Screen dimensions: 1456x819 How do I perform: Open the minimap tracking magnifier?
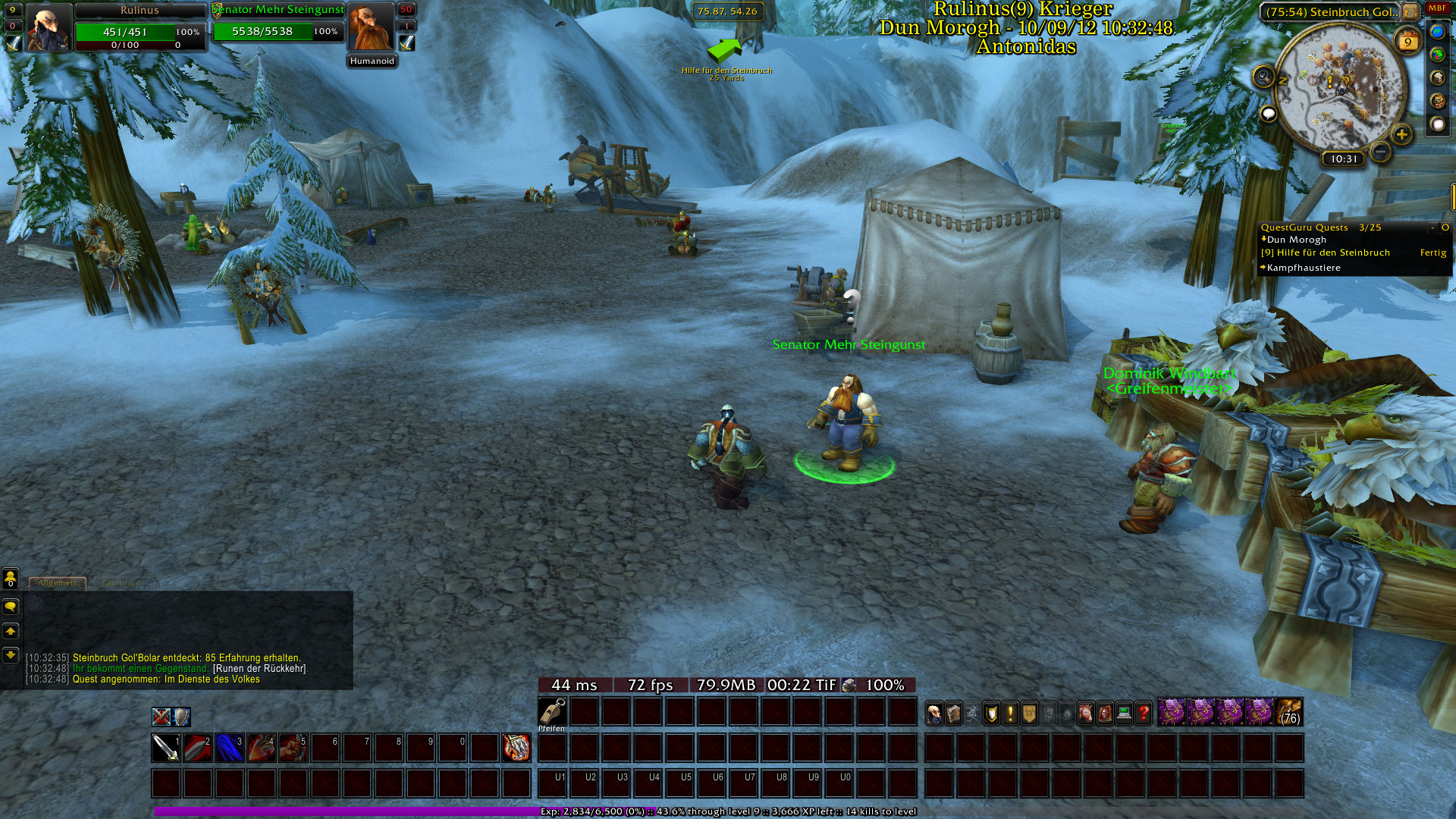click(x=1263, y=77)
